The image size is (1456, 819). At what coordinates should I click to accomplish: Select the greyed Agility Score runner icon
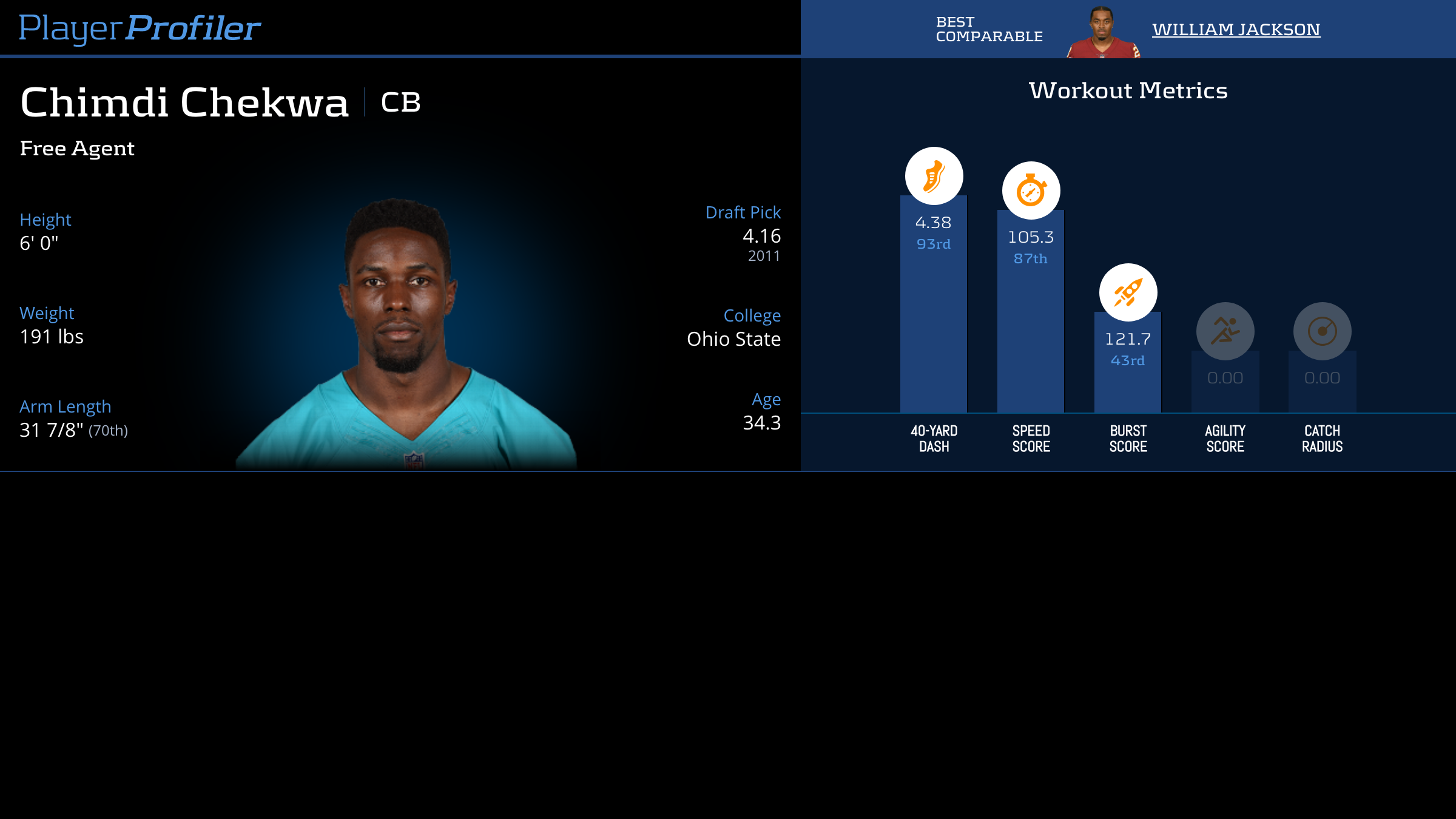click(1225, 331)
